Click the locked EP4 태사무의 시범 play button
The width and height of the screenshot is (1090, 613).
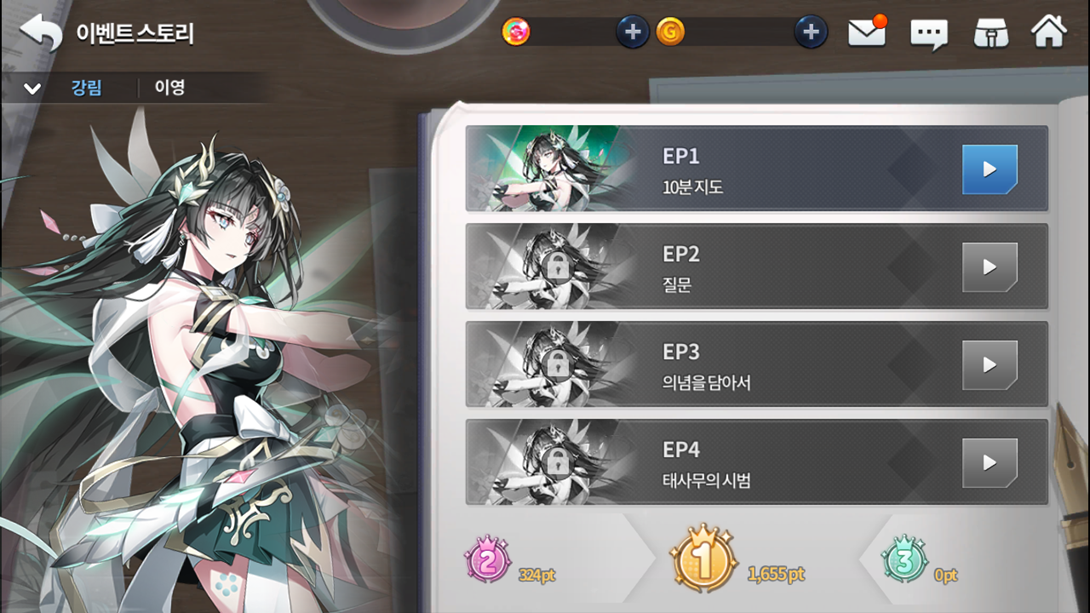tap(989, 463)
